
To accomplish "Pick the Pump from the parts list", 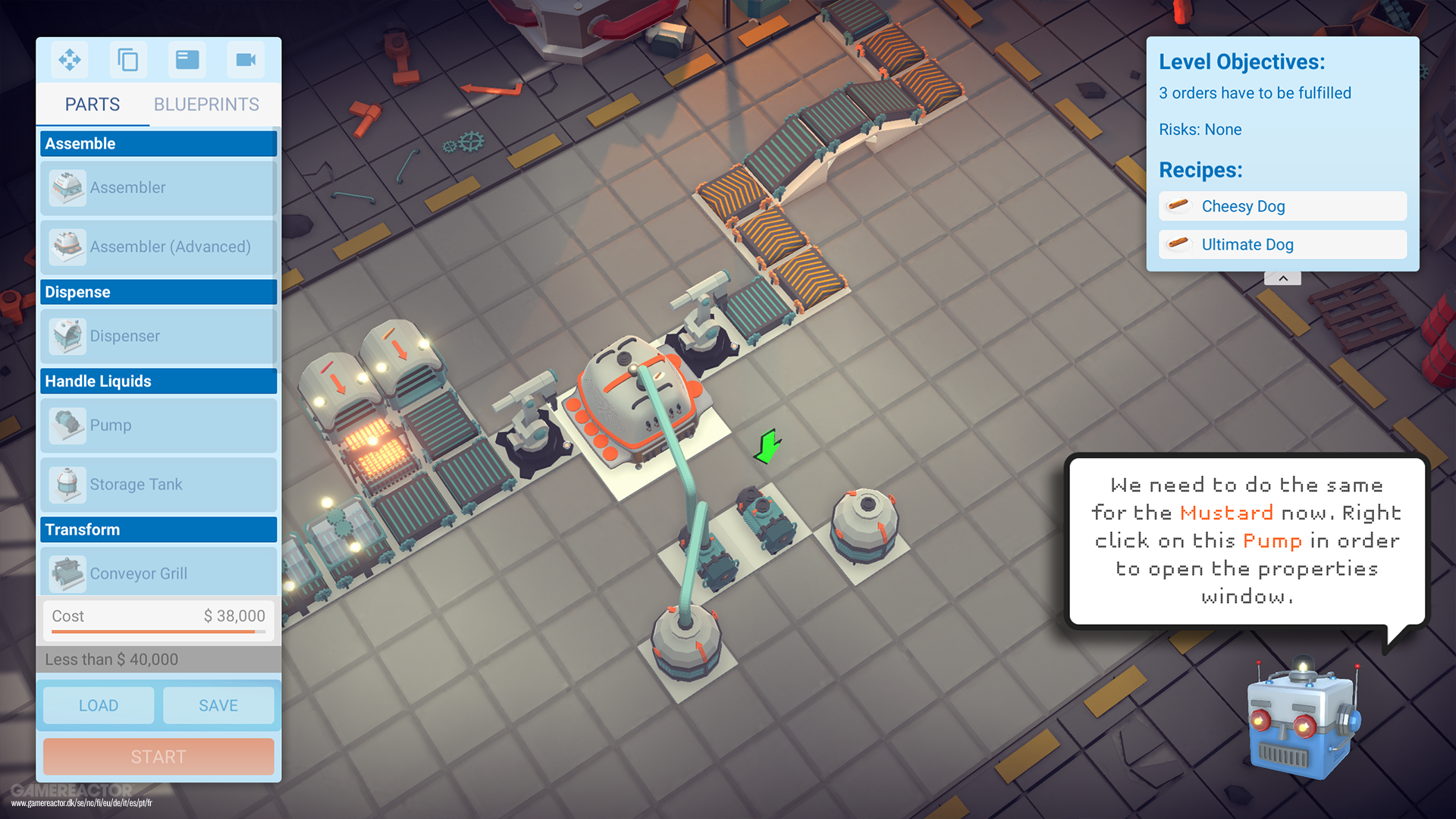I will 158,425.
